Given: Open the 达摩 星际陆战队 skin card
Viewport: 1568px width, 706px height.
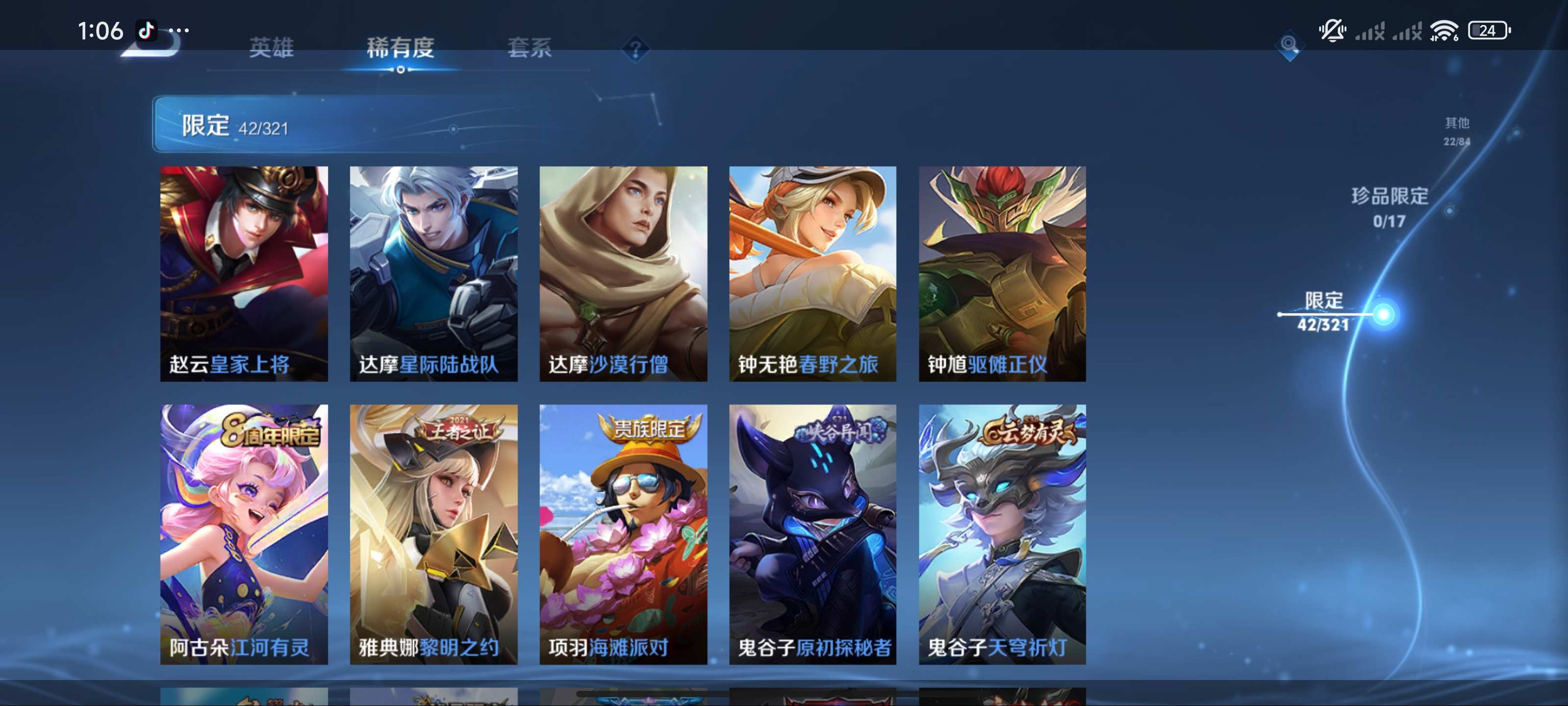Looking at the screenshot, I should point(433,274).
